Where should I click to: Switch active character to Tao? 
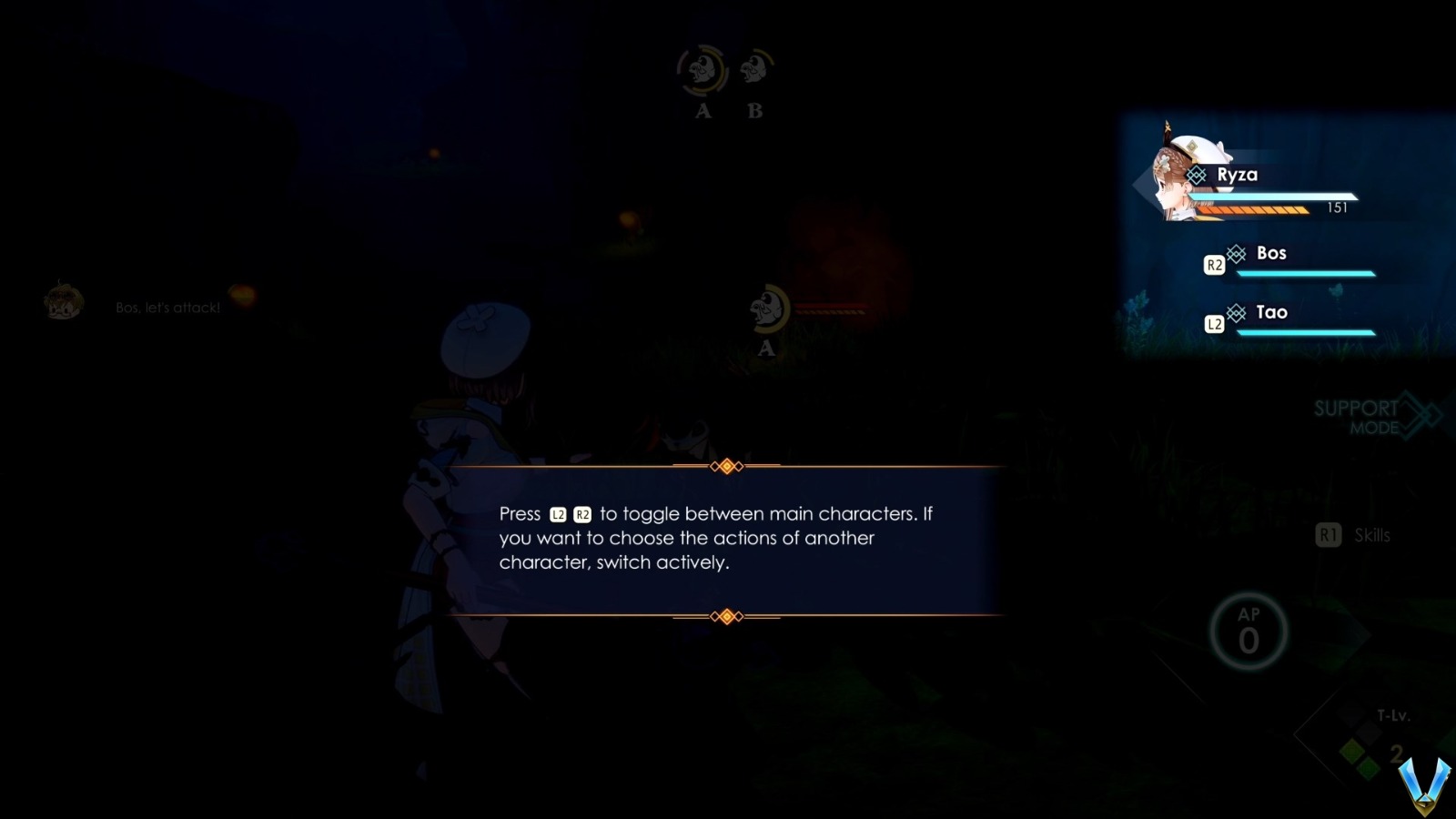(x=1273, y=312)
